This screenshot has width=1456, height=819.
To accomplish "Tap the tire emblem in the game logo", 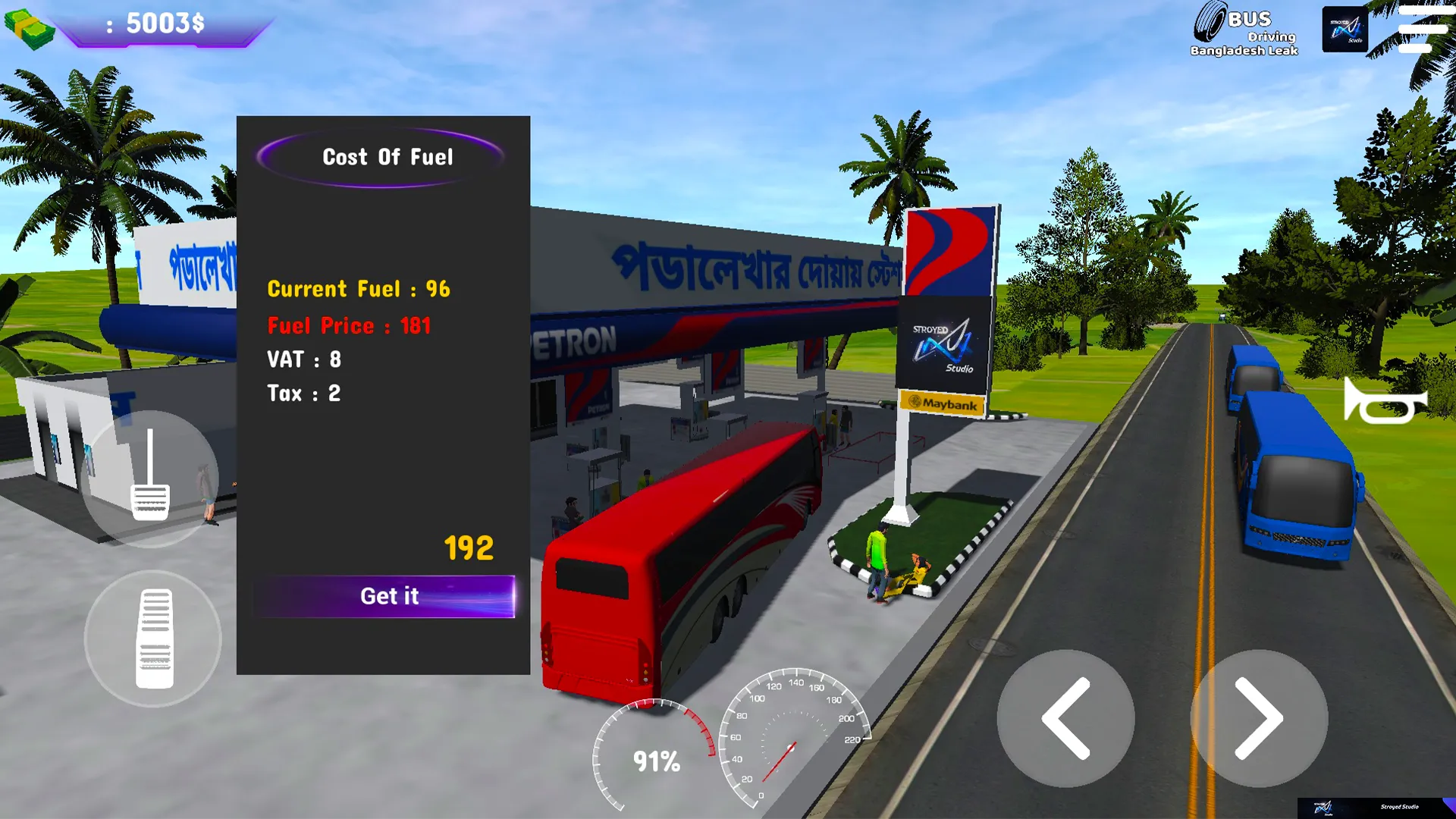I will point(1211,20).
